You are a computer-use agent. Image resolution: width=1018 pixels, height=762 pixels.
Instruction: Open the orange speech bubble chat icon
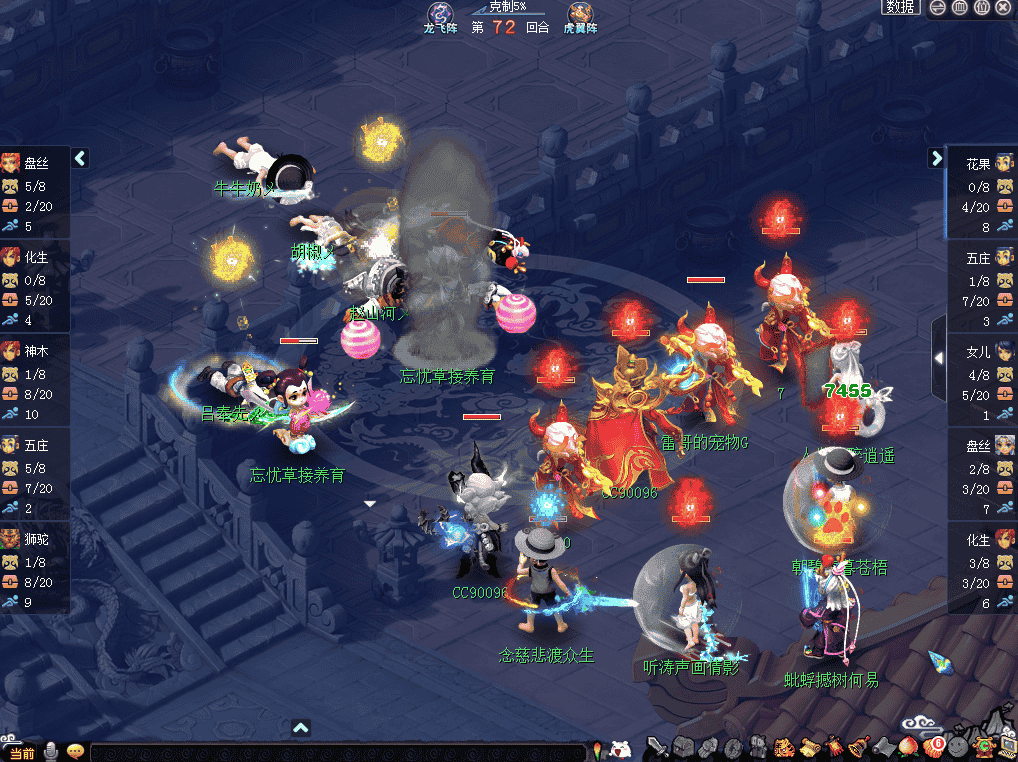click(x=75, y=751)
